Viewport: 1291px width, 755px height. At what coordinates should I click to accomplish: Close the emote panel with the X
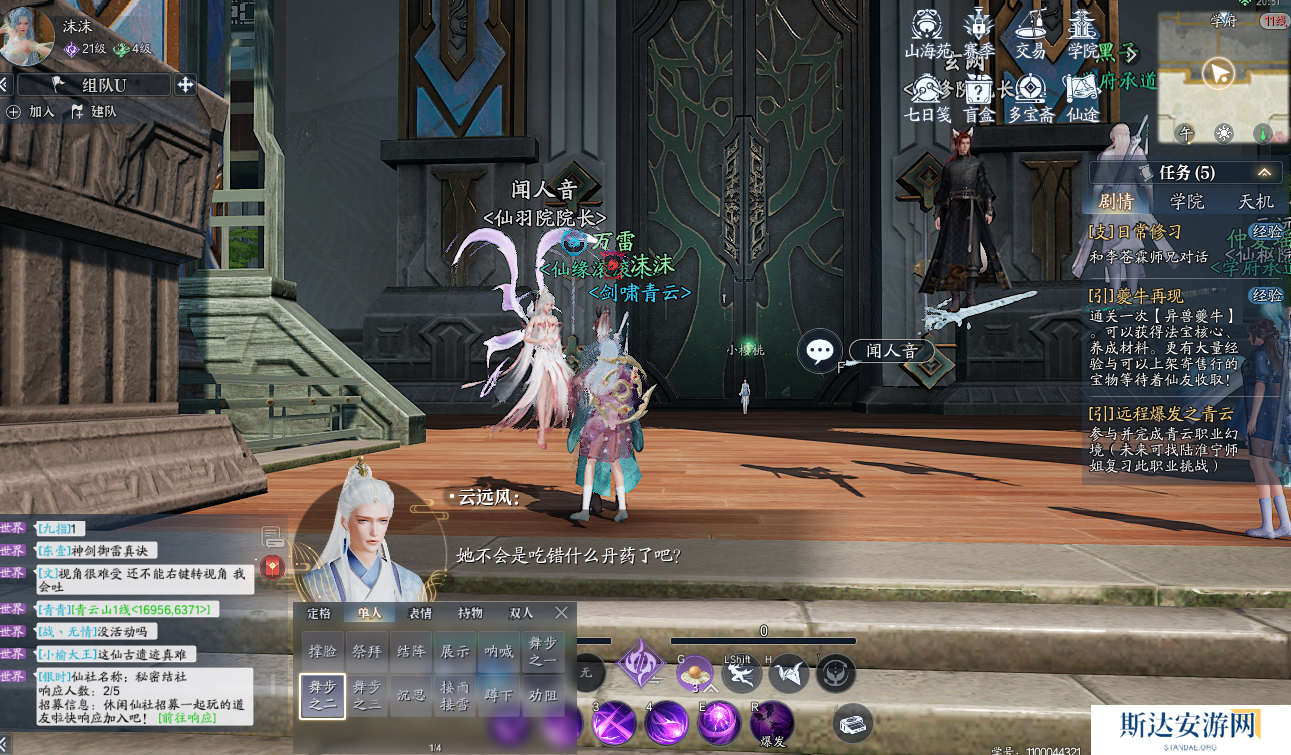click(x=561, y=613)
